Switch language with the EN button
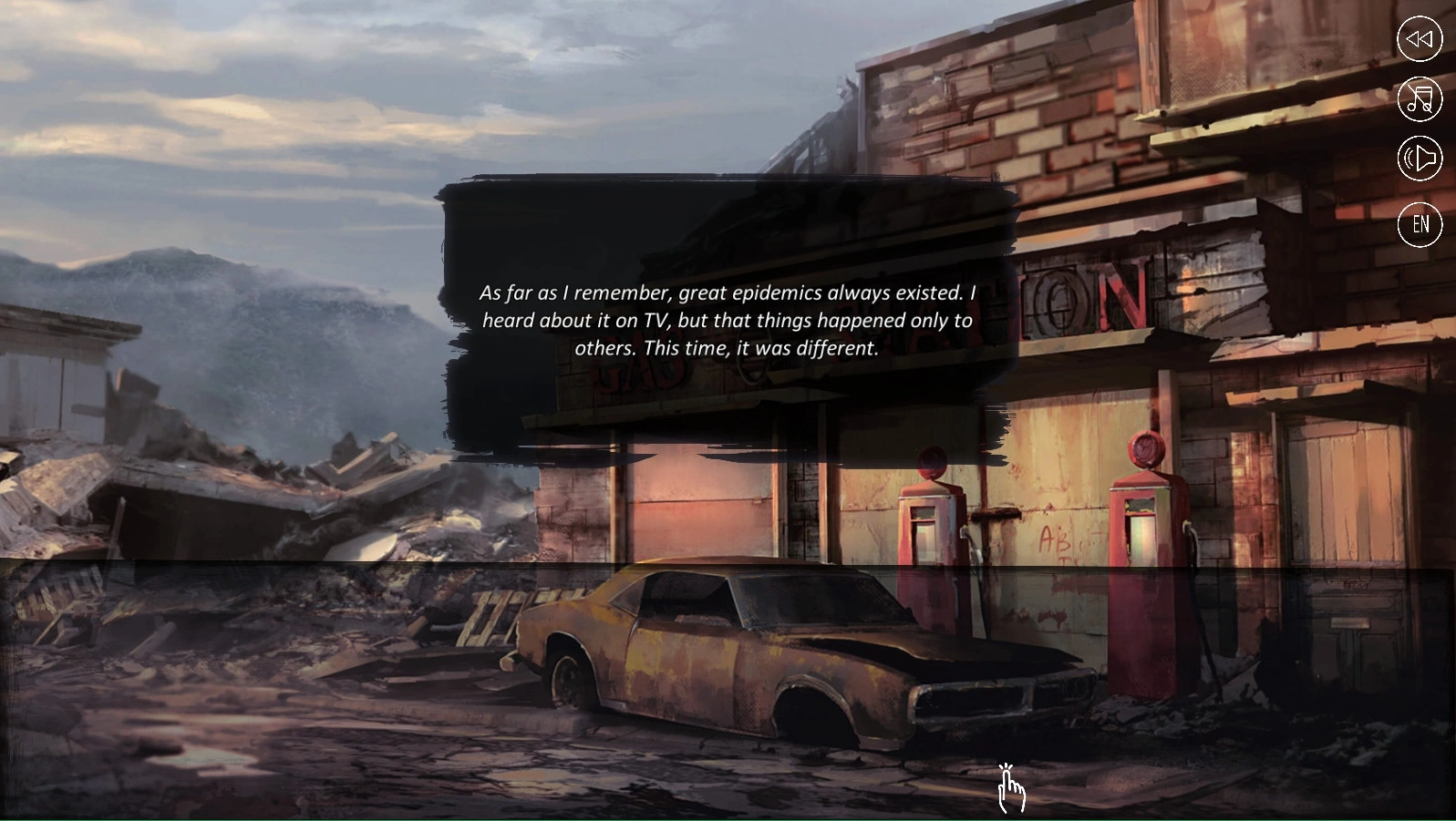1456x821 pixels. [x=1420, y=224]
